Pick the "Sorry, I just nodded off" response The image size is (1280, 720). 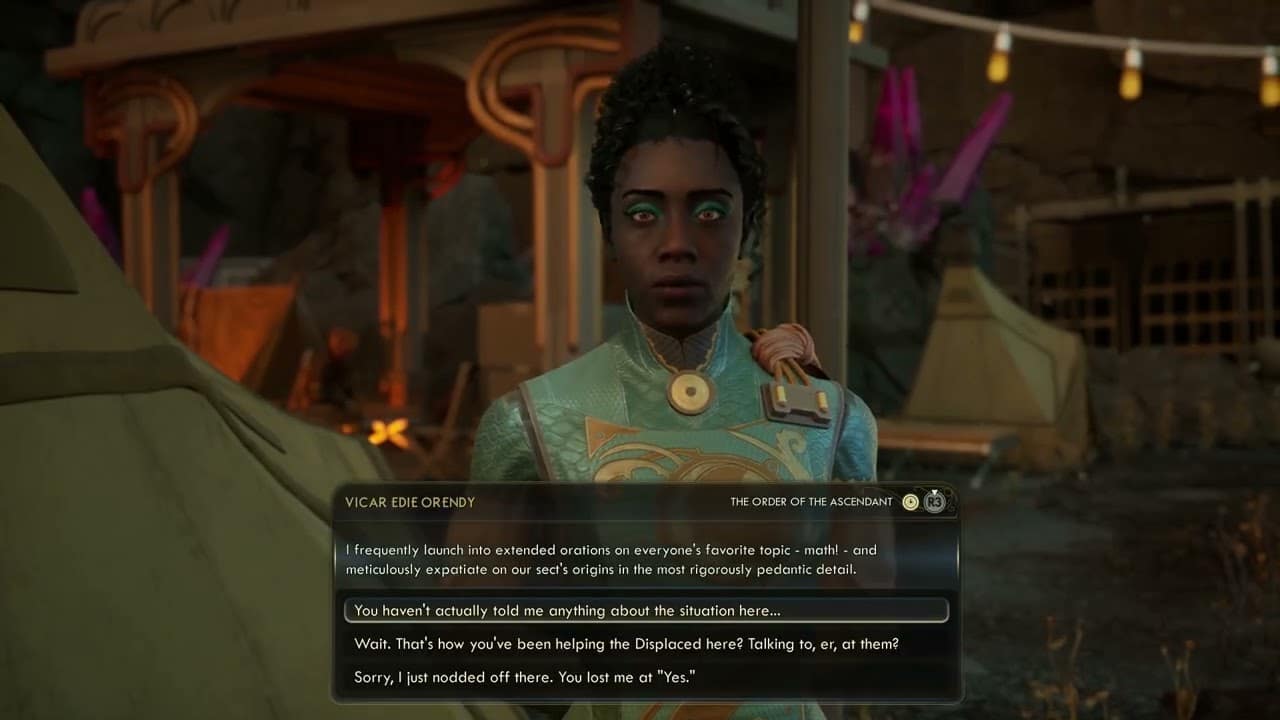pyautogui.click(x=524, y=677)
